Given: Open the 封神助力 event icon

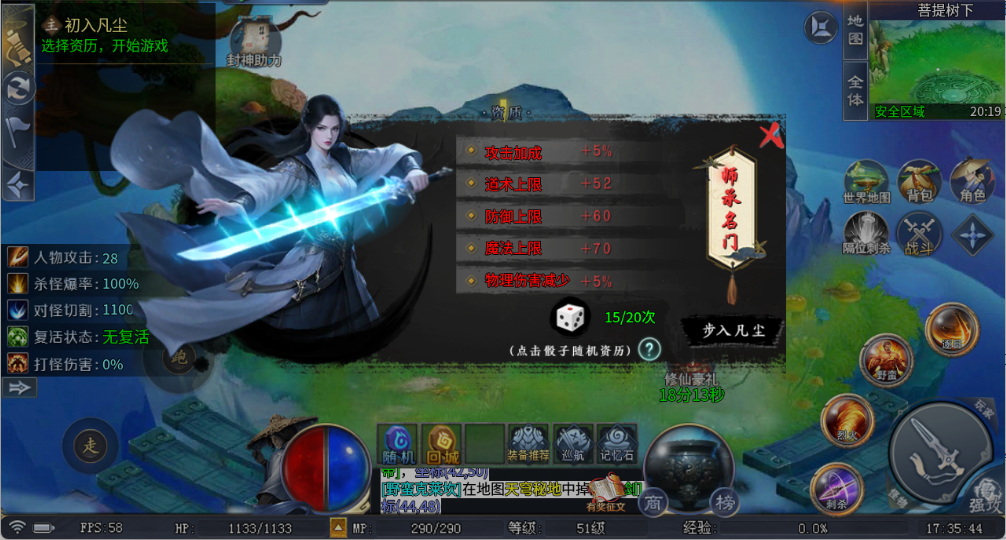Looking at the screenshot, I should (x=255, y=42).
